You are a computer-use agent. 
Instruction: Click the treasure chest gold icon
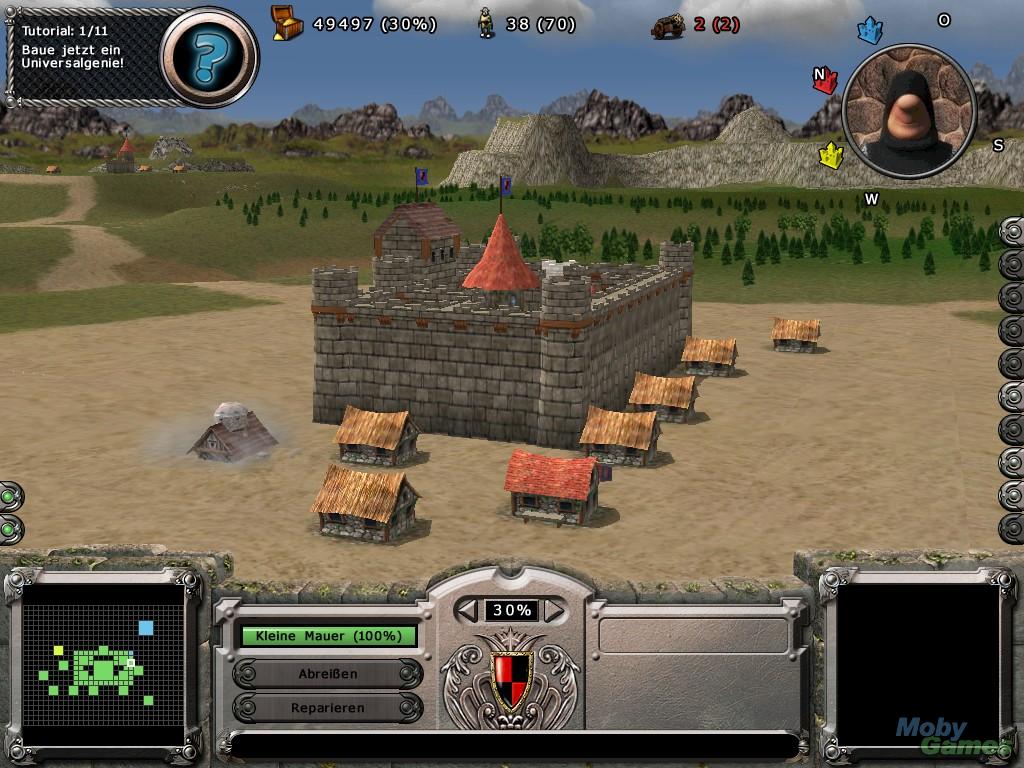pyautogui.click(x=287, y=23)
